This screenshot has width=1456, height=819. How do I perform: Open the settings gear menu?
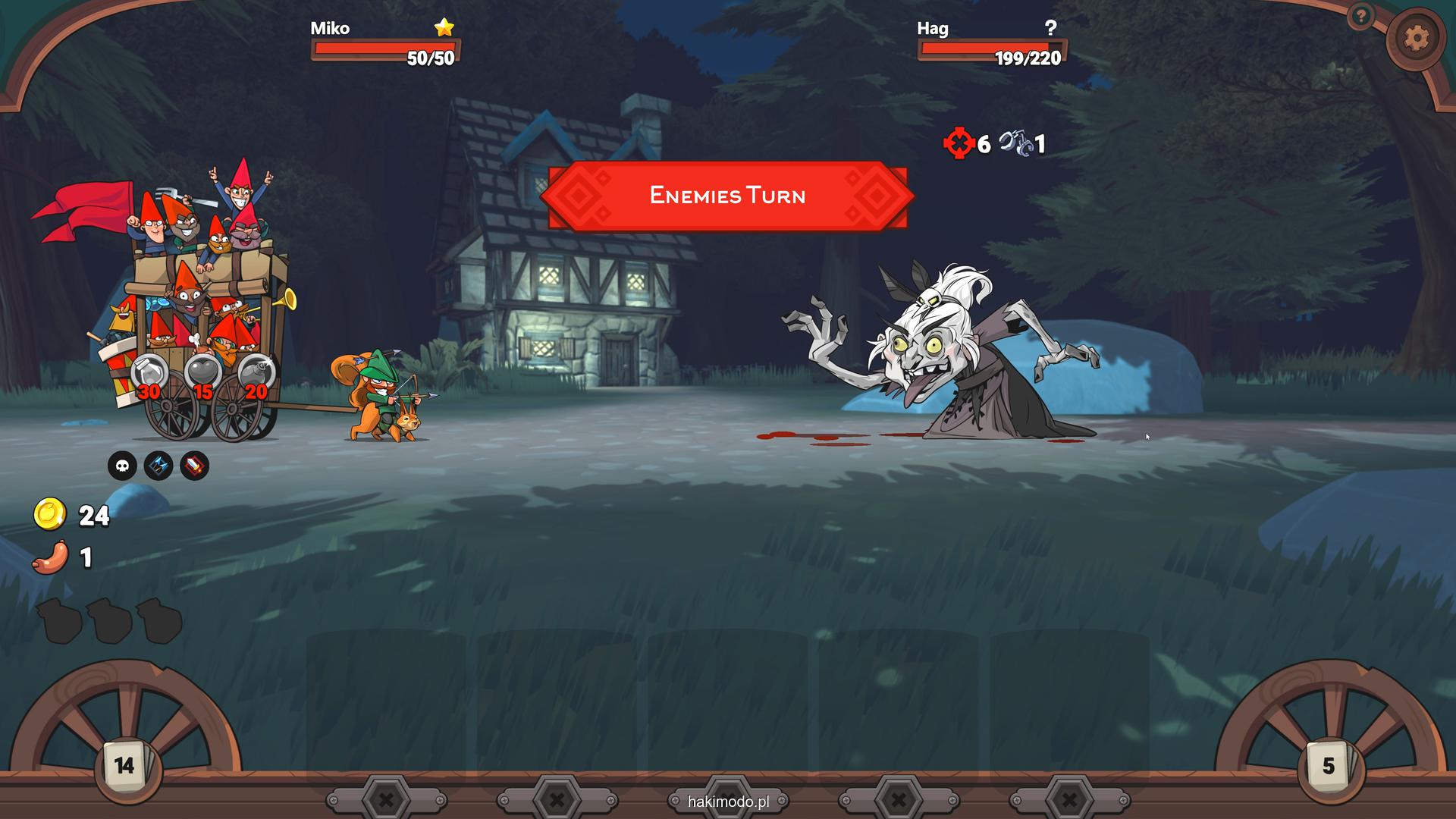[1415, 38]
